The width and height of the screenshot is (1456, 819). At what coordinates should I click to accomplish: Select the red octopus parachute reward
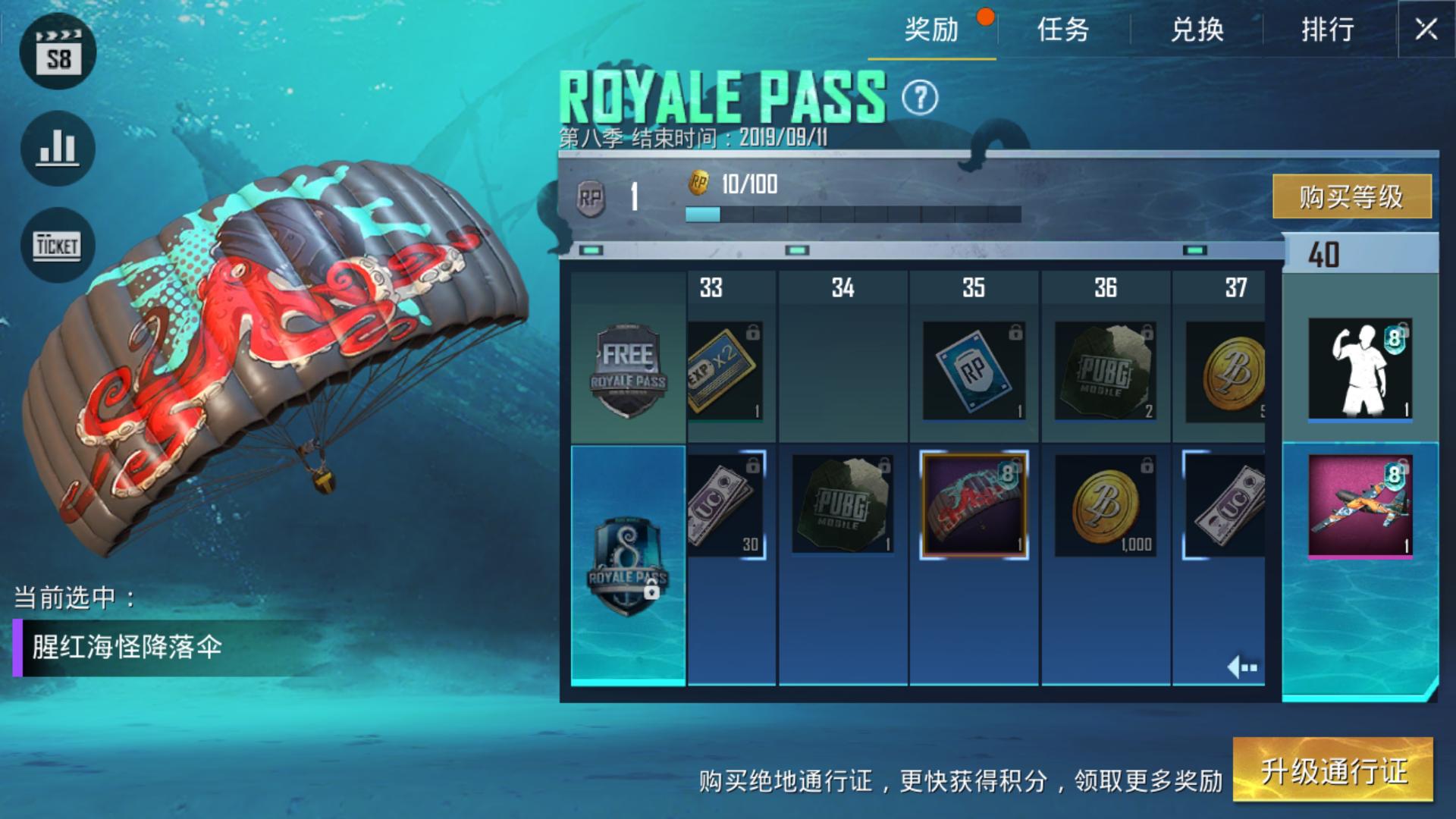pyautogui.click(x=974, y=505)
